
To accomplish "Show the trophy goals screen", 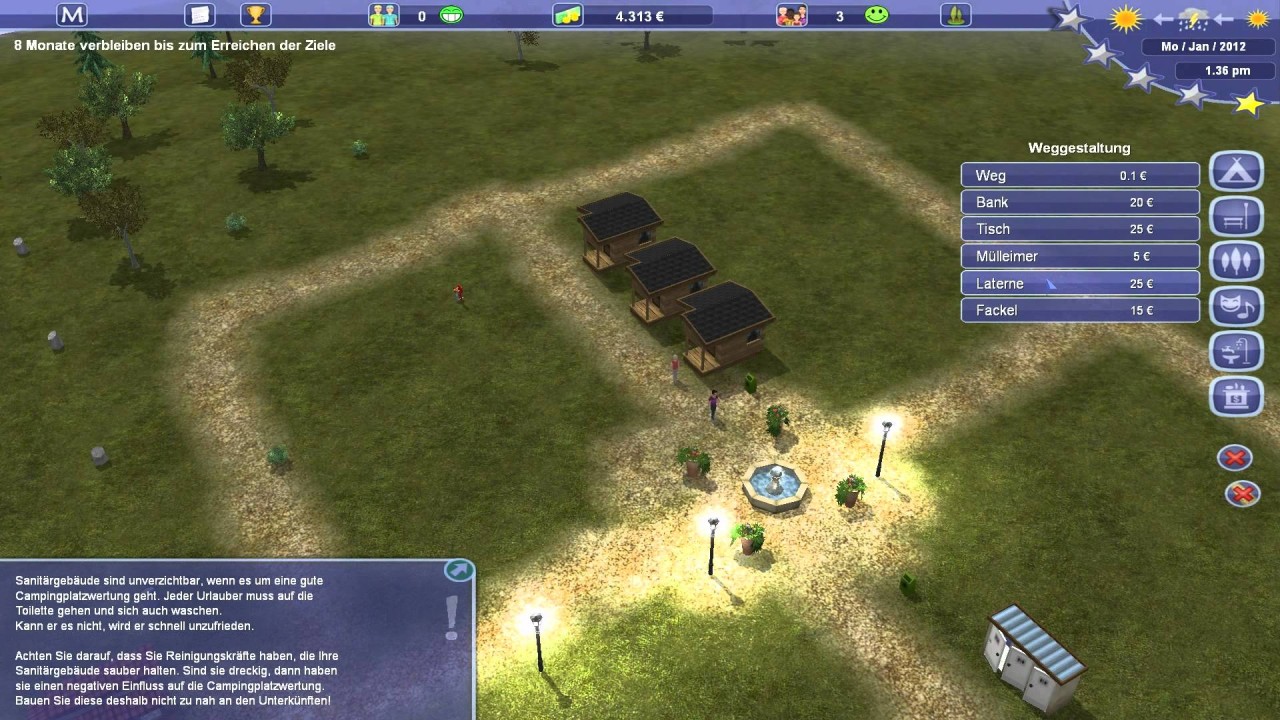I will pyautogui.click(x=256, y=15).
